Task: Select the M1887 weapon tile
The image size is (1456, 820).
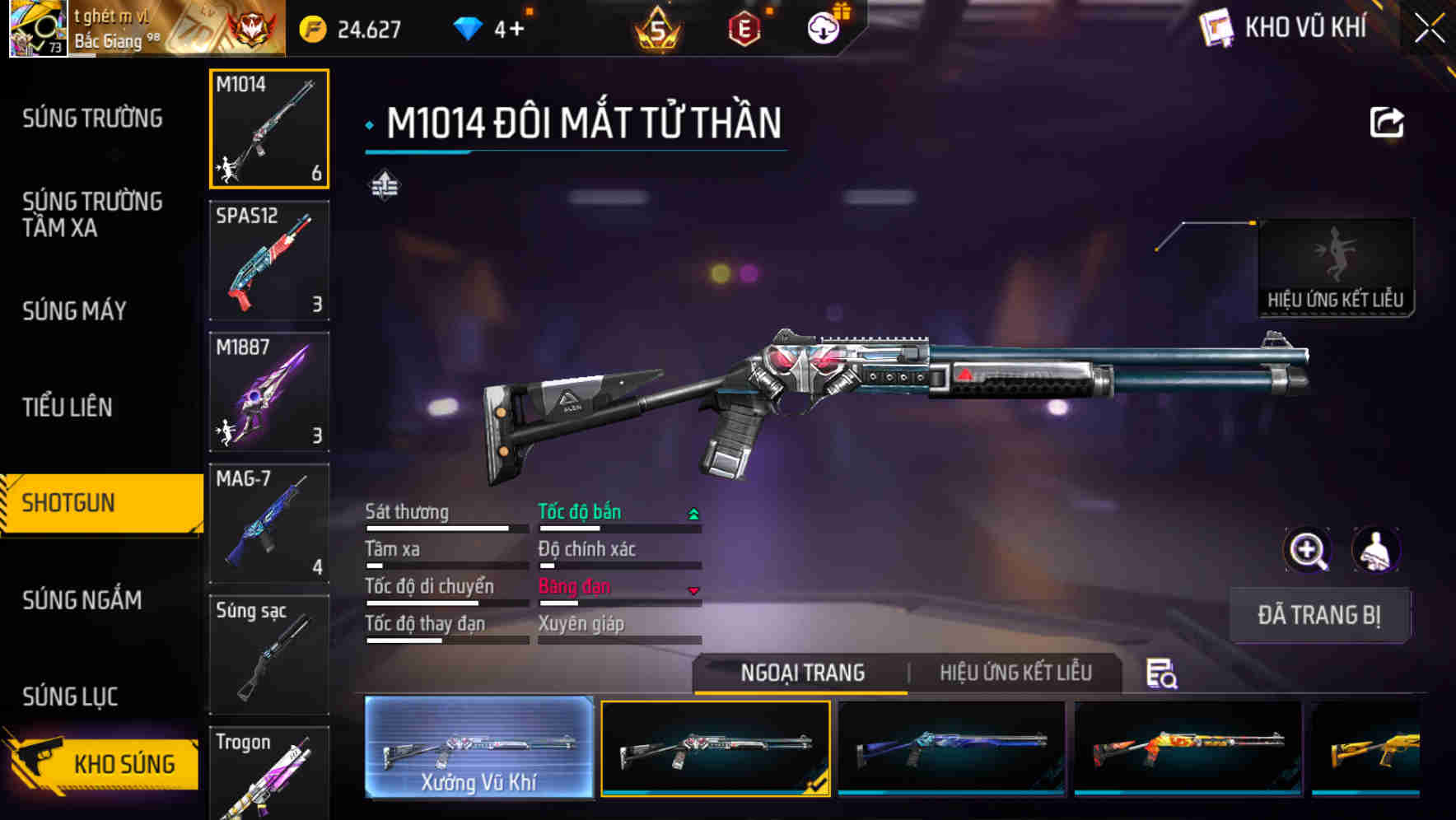Action: point(269,392)
